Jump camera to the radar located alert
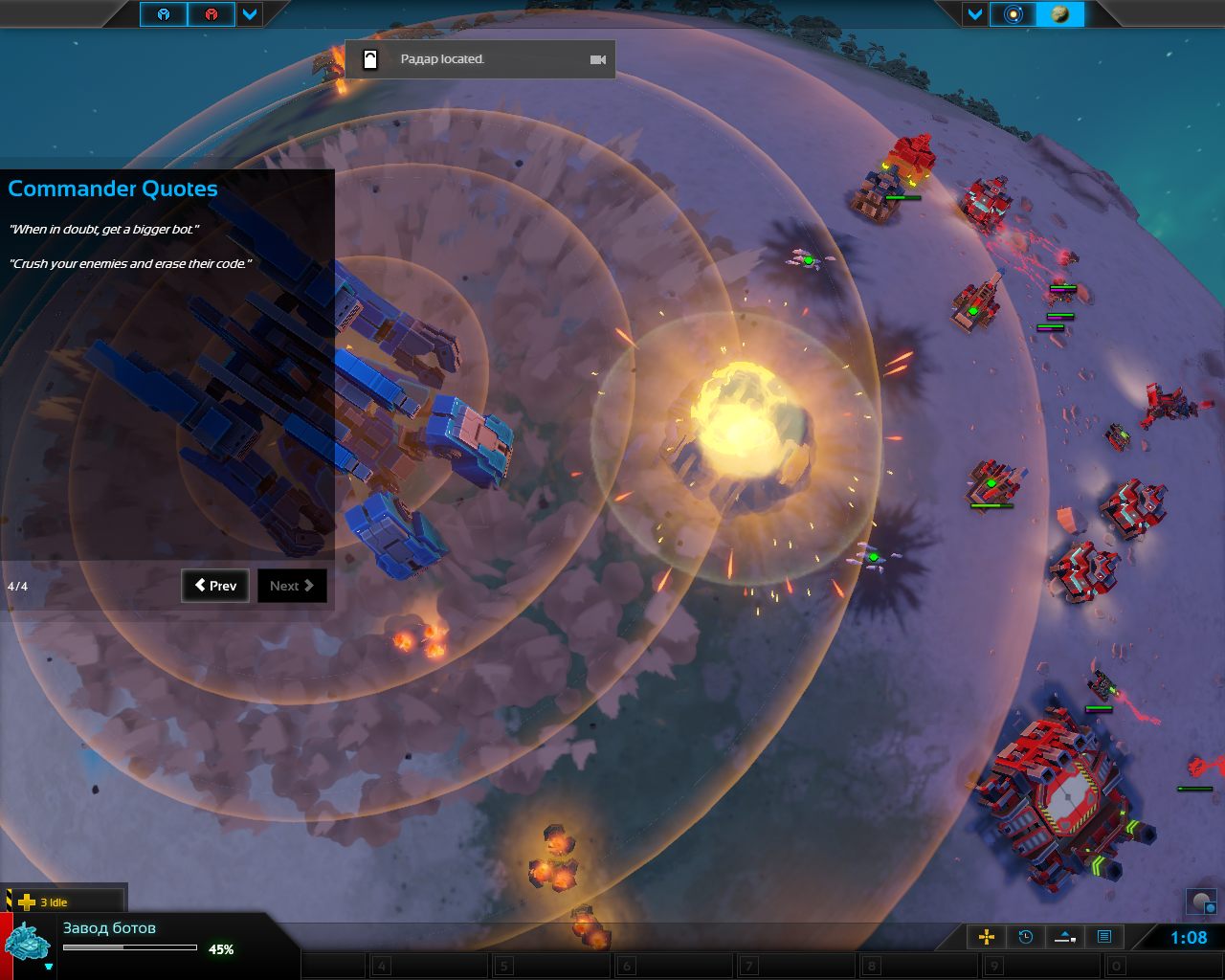Viewport: 1225px width, 980px height. coord(598,59)
